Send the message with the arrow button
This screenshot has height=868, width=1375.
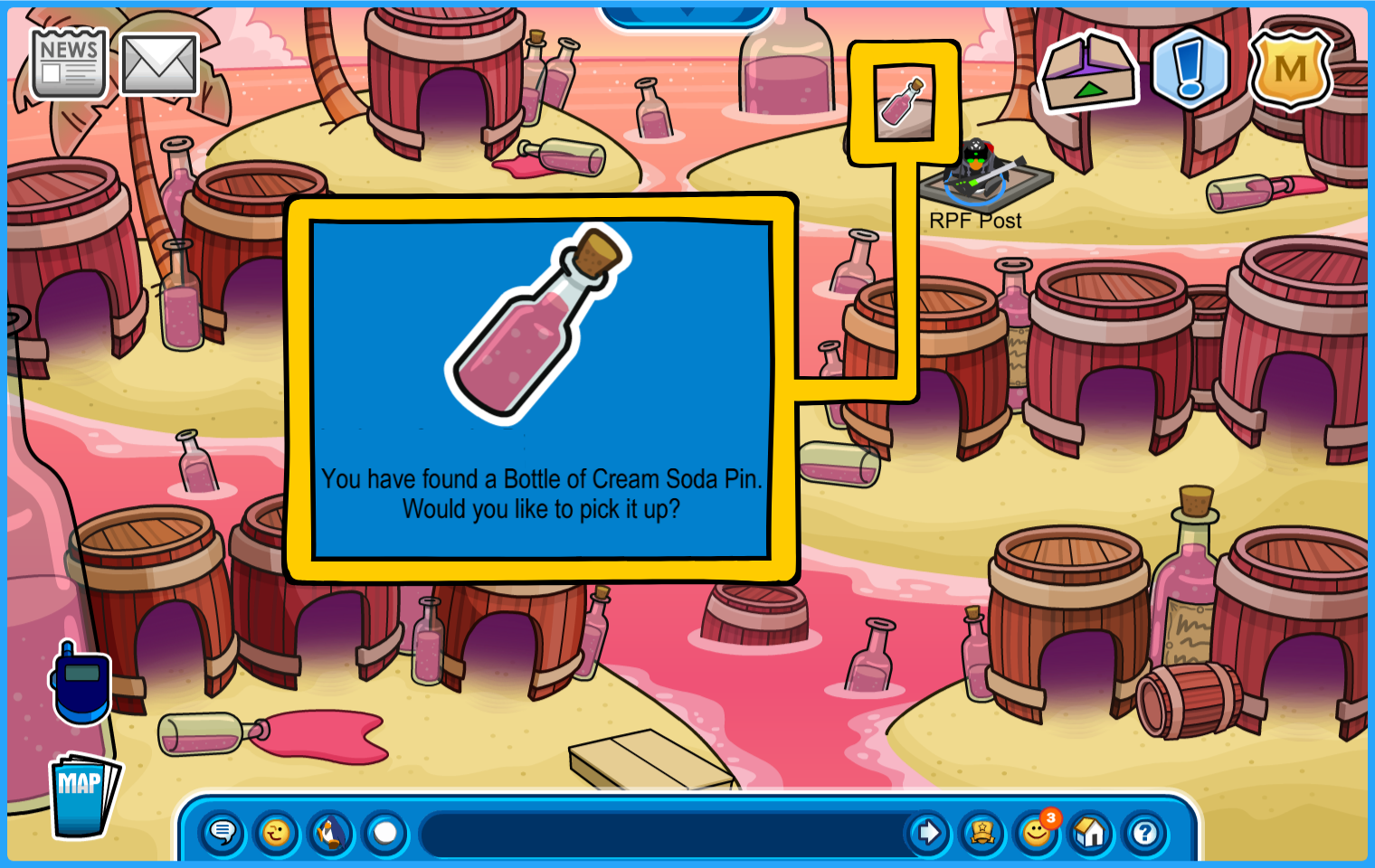tap(928, 832)
